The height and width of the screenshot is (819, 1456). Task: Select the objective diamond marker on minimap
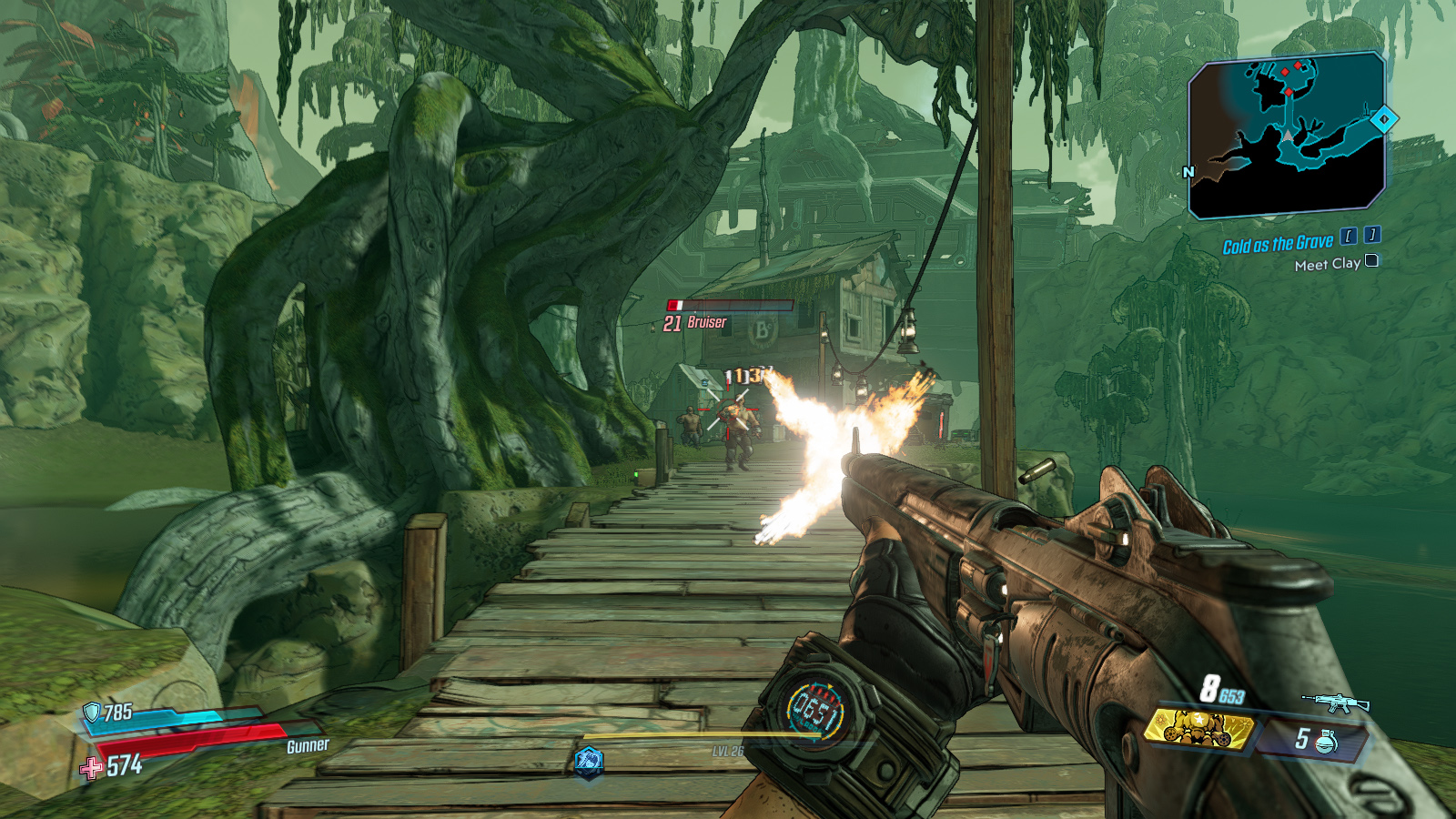coord(1384,119)
